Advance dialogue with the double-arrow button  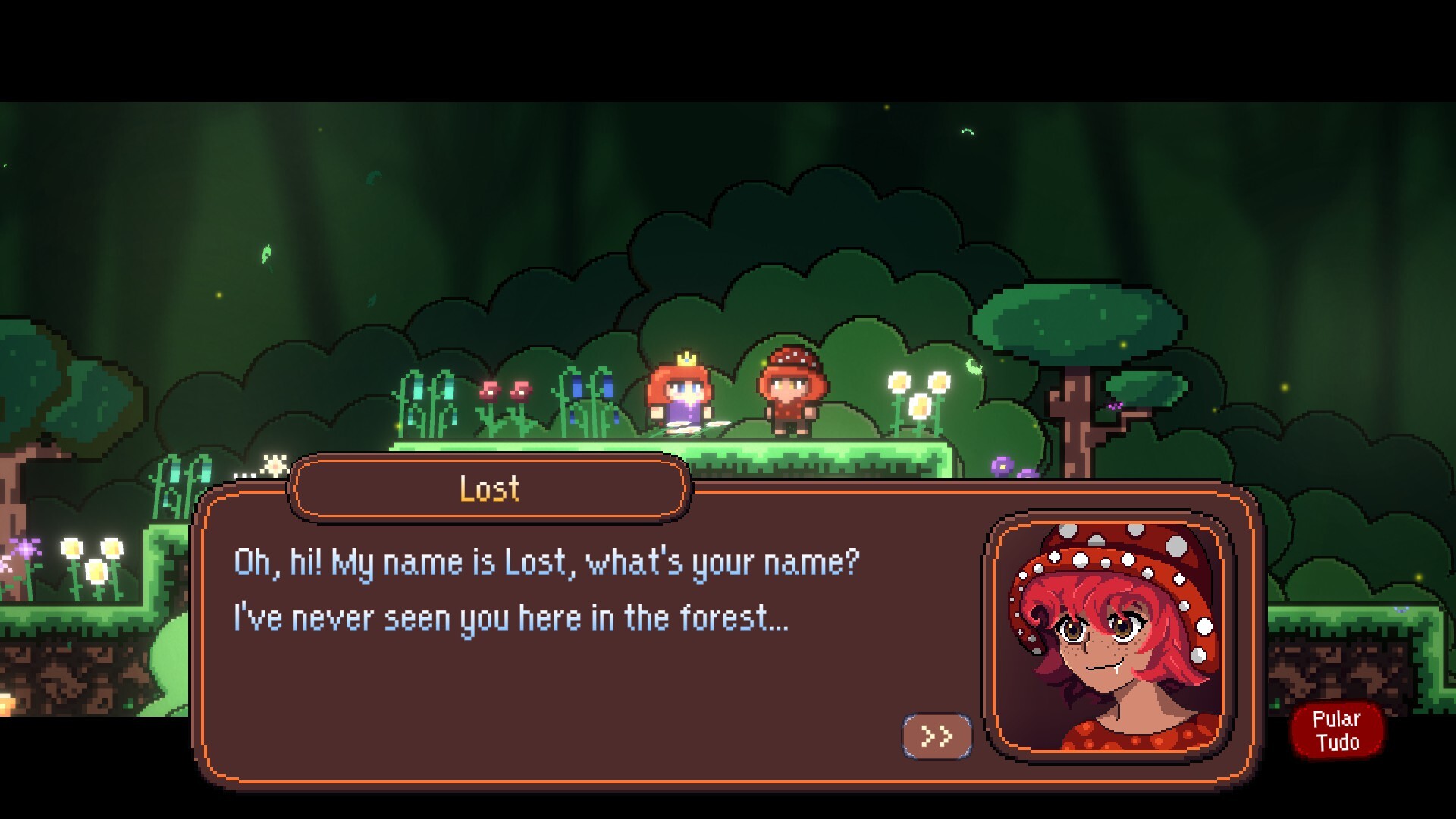tap(937, 736)
